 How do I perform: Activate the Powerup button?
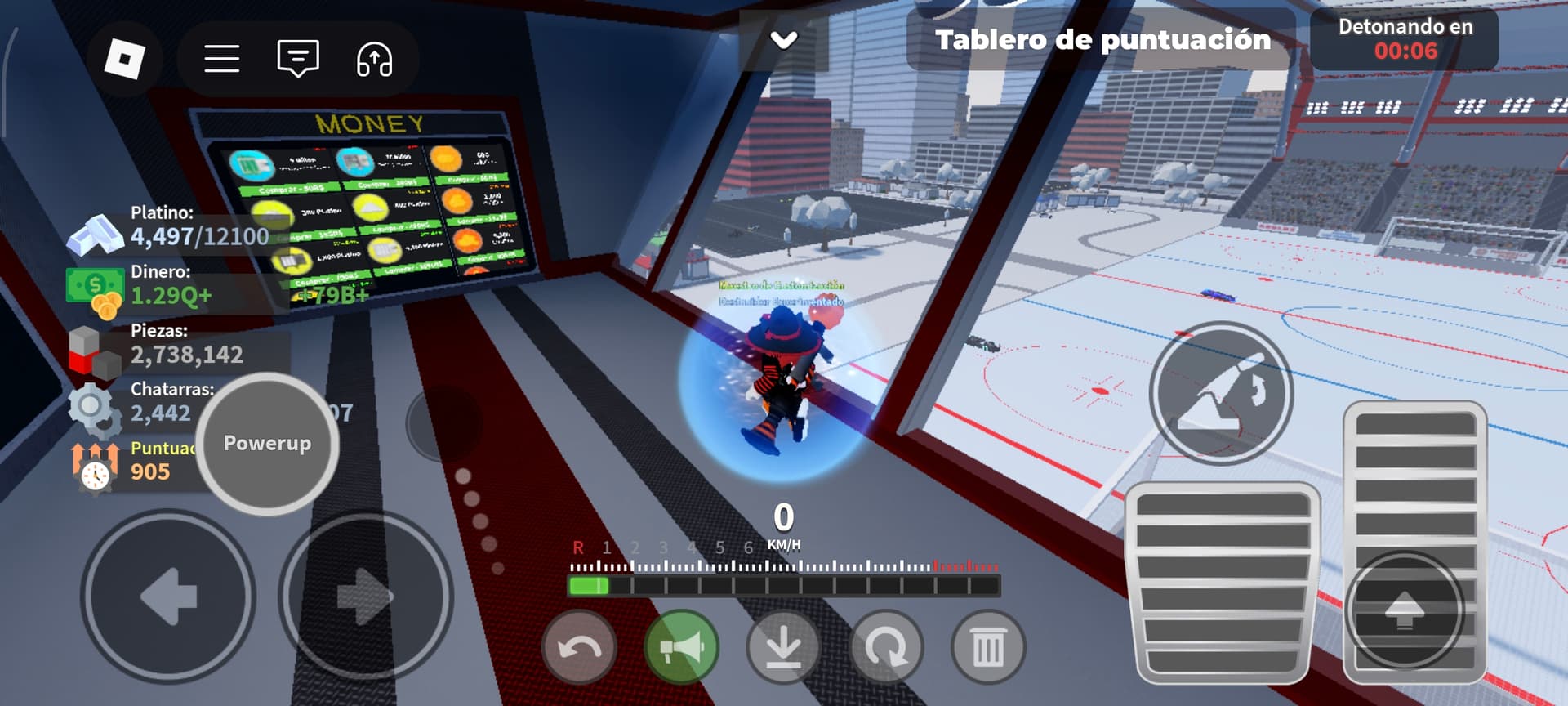[267, 444]
